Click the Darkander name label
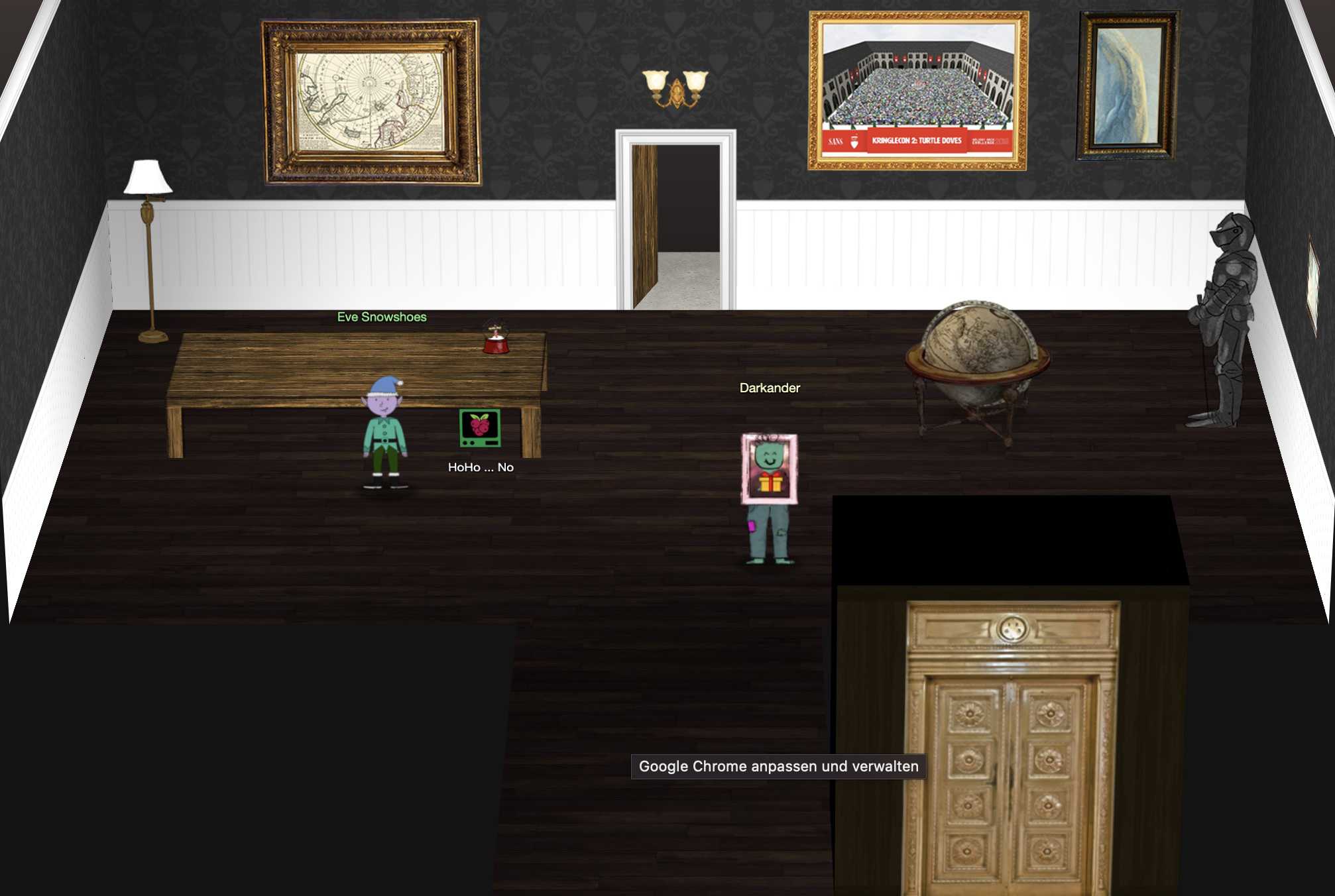 [x=770, y=388]
